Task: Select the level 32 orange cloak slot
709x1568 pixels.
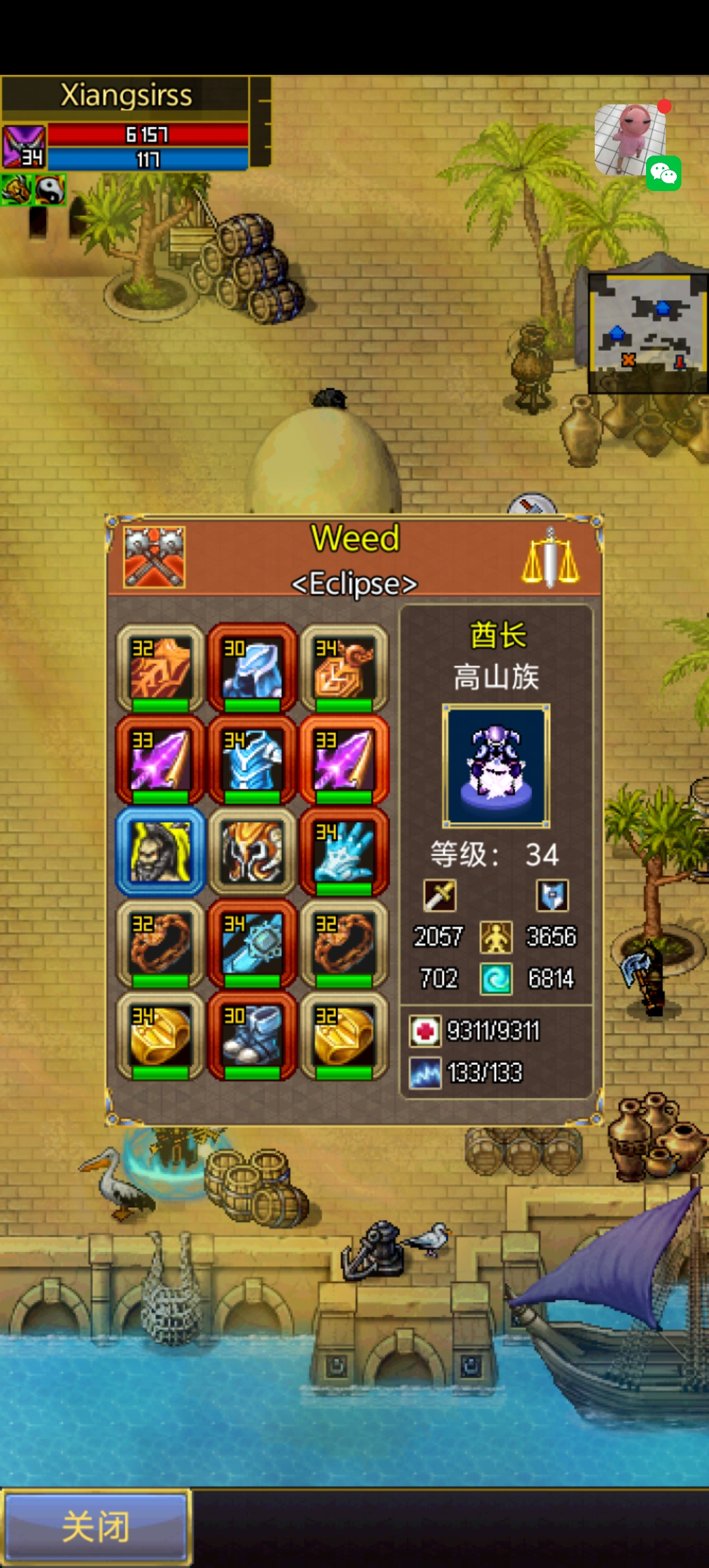Action: [160, 668]
